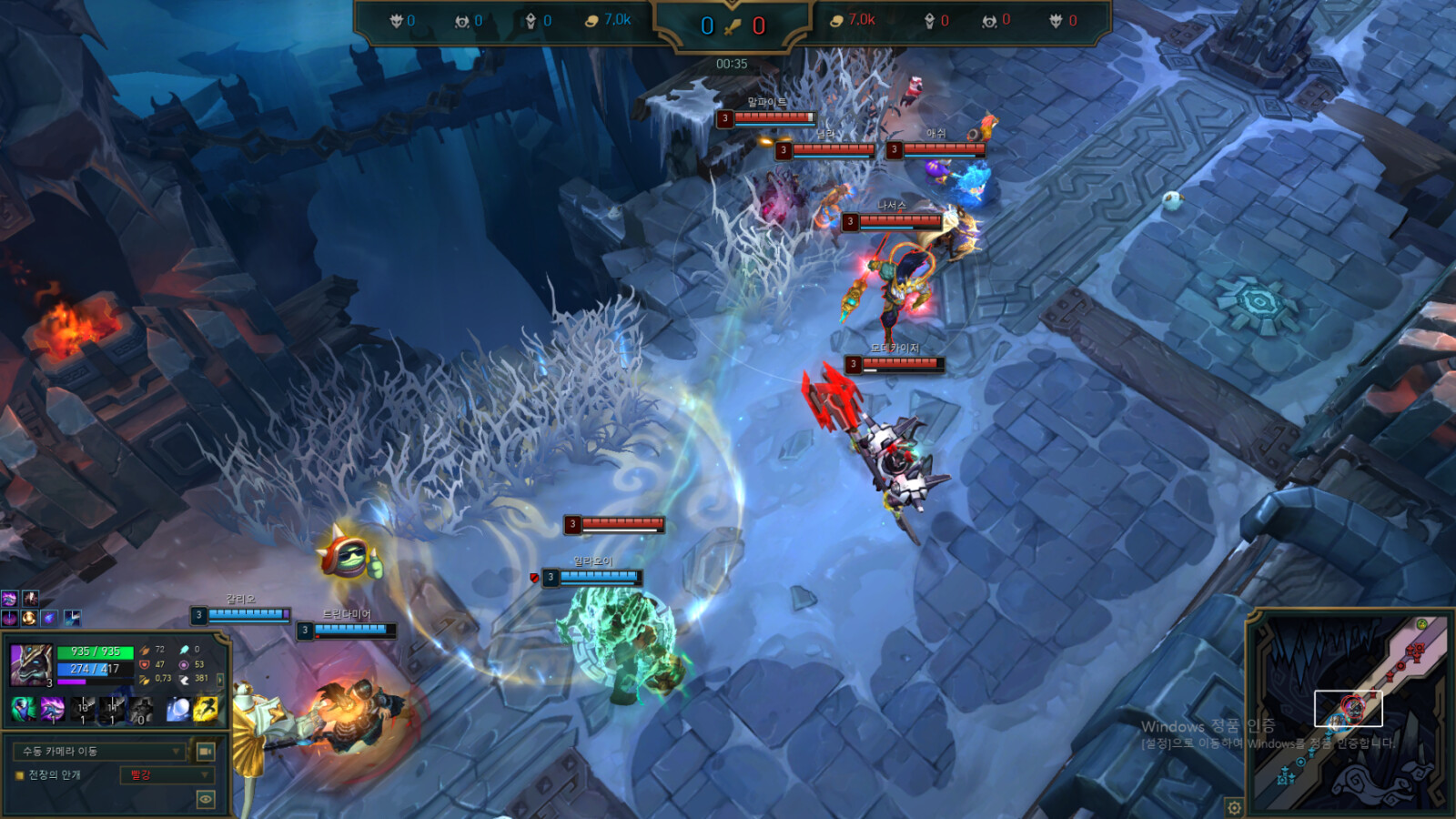Image resolution: width=1456 pixels, height=819 pixels.
Task: Activate the green passive ability icon
Action: [x=23, y=708]
